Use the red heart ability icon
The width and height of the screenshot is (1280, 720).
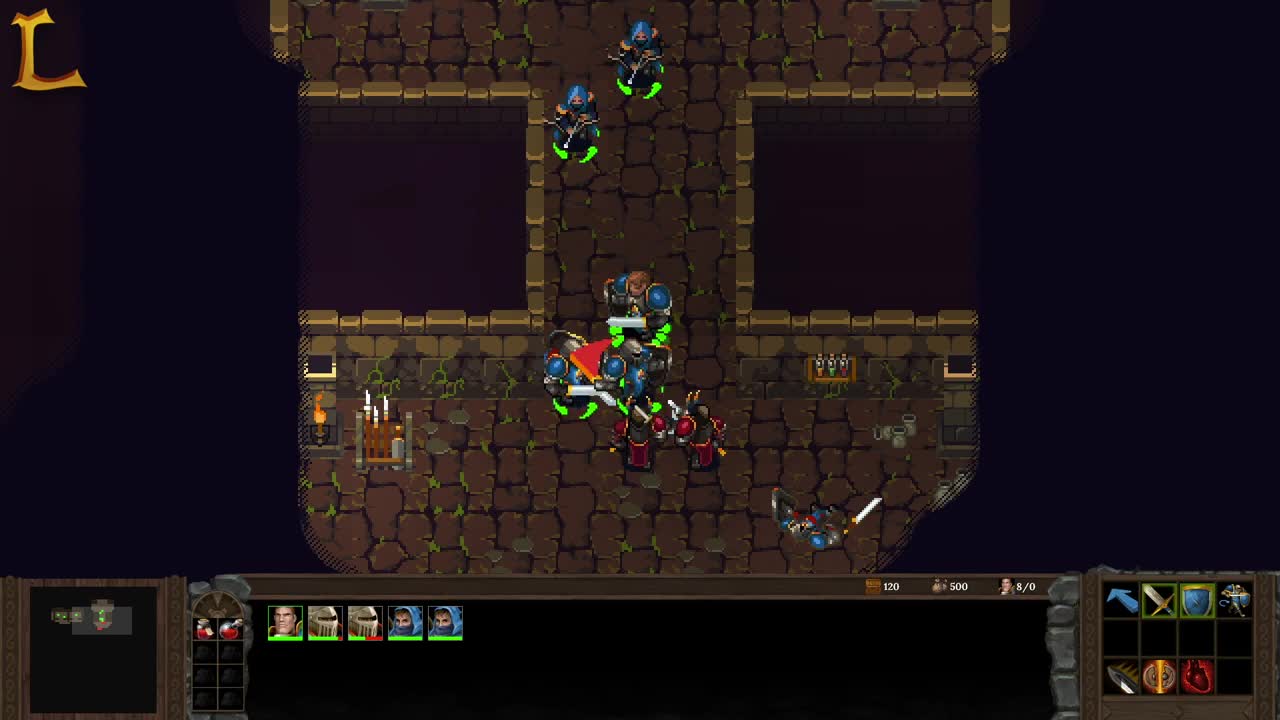pyautogui.click(x=1196, y=675)
